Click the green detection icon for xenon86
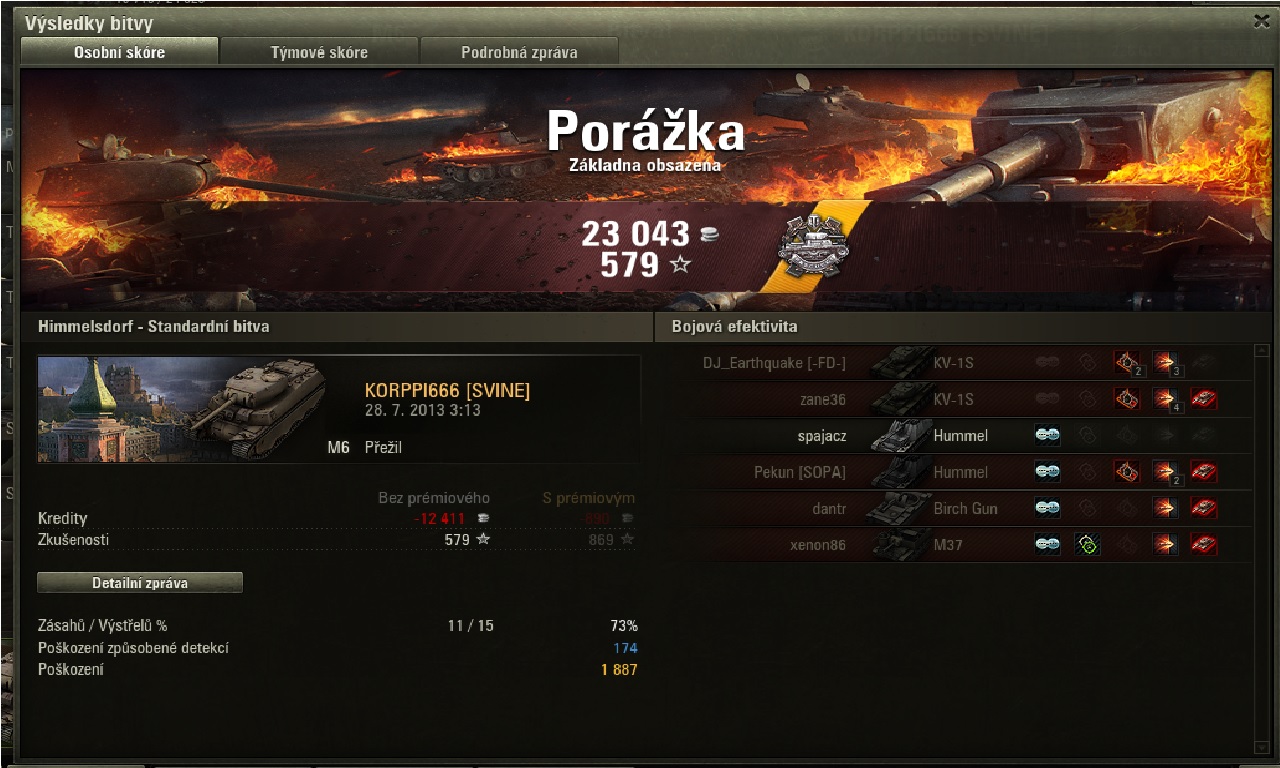The image size is (1280, 768). [1087, 545]
